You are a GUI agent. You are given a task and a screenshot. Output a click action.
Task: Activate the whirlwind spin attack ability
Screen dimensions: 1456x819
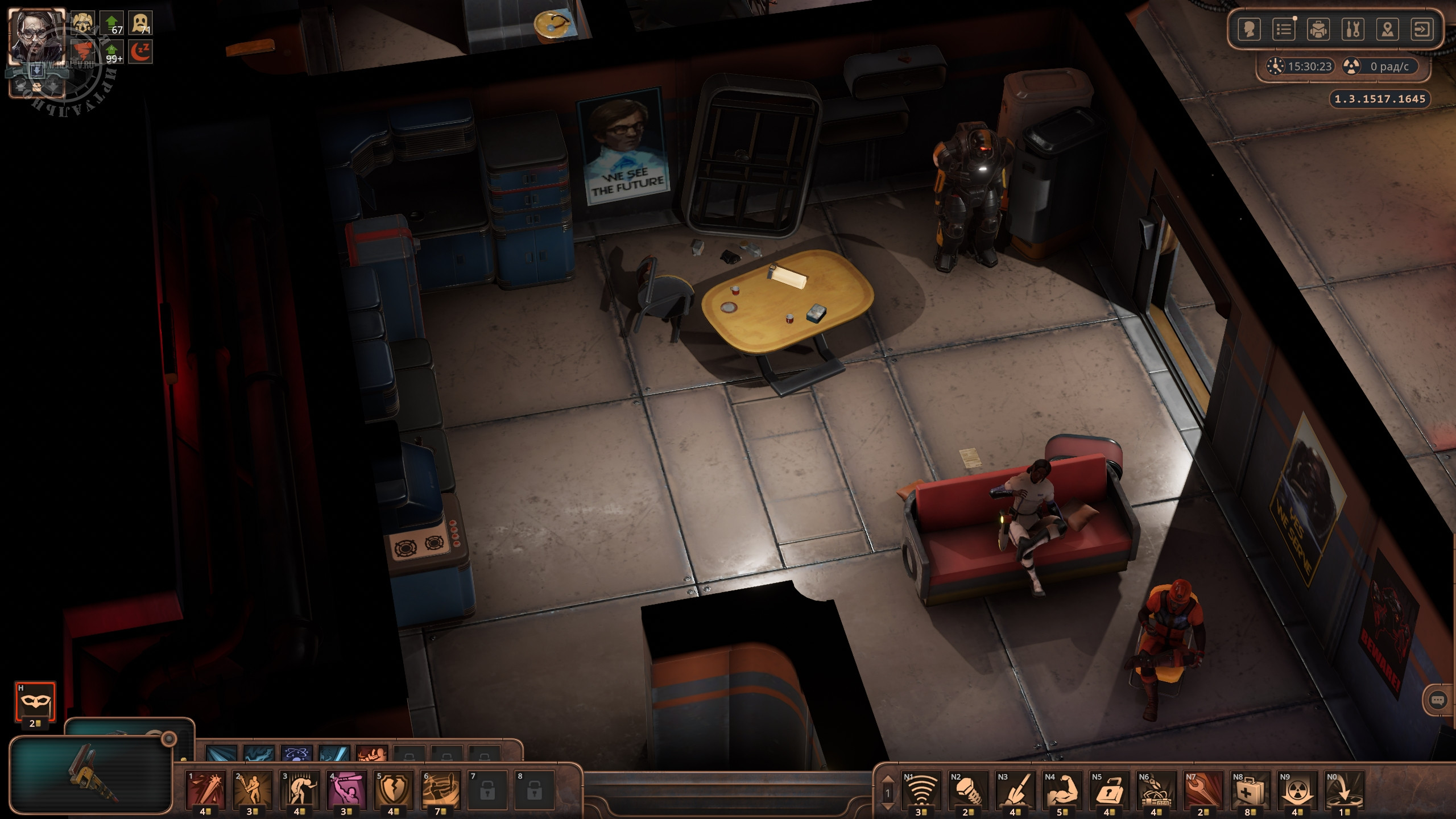pyautogui.click(x=441, y=789)
